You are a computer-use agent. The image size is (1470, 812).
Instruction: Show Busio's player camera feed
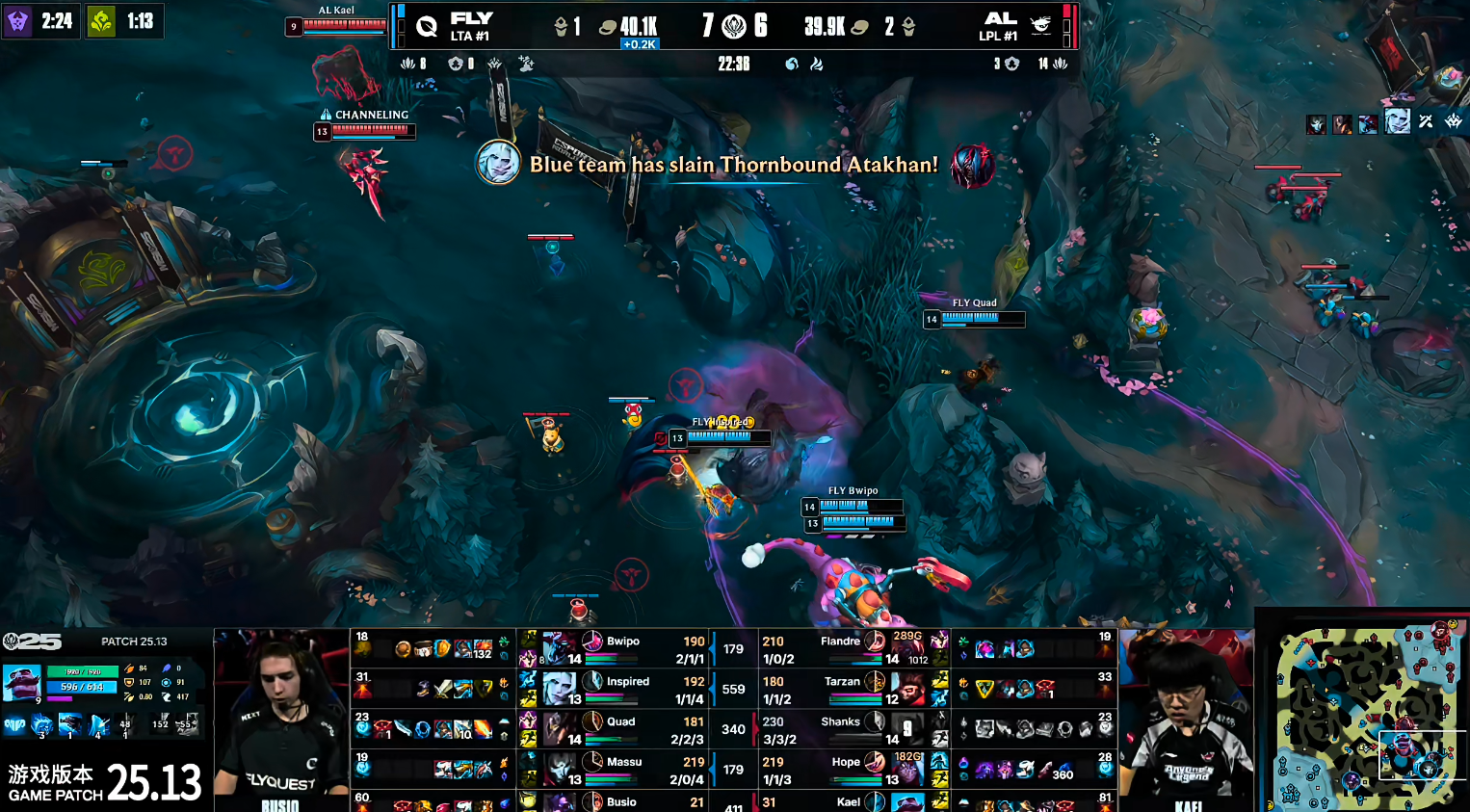pyautogui.click(x=280, y=719)
